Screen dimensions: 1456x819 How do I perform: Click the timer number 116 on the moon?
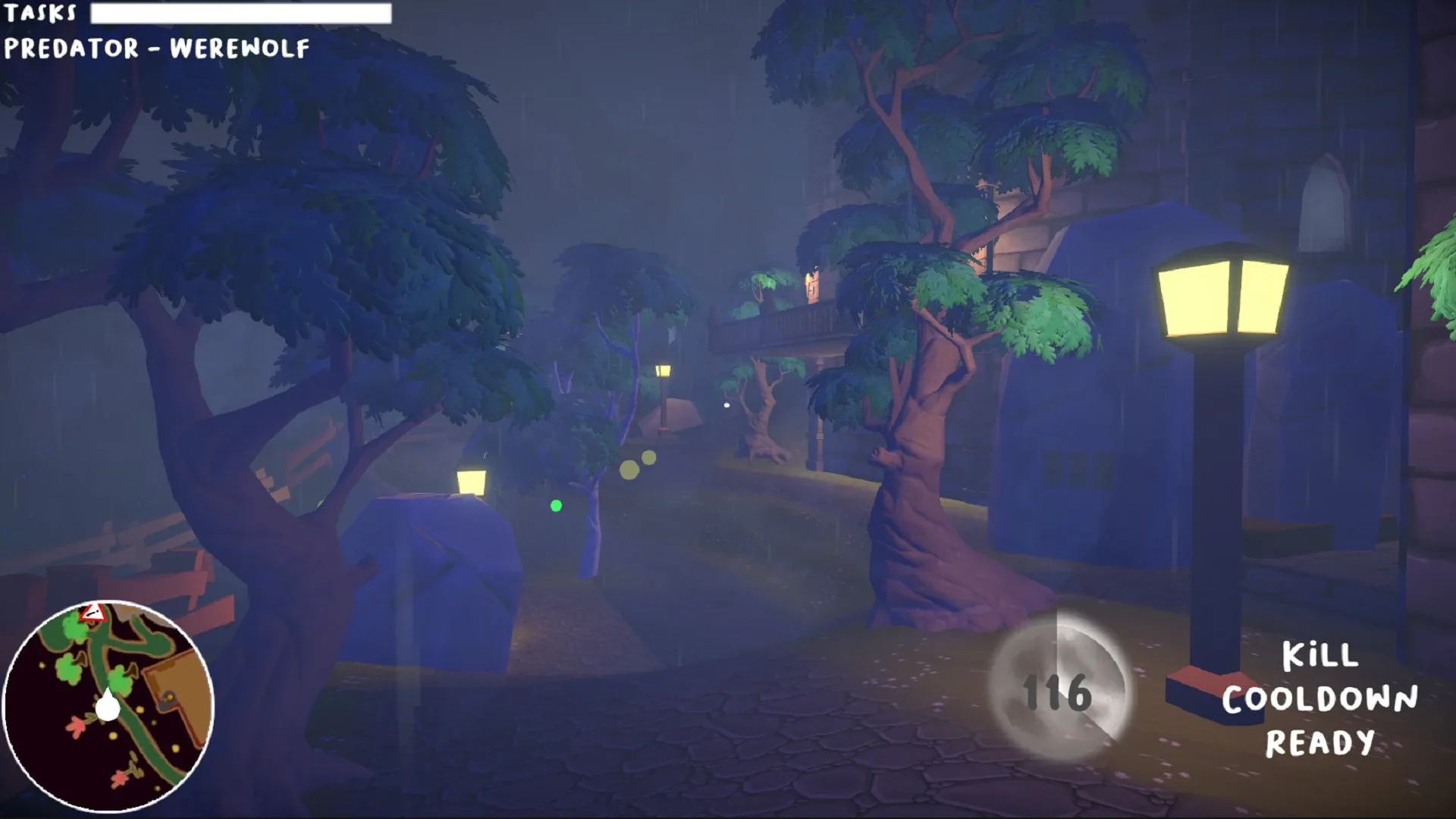(1056, 692)
